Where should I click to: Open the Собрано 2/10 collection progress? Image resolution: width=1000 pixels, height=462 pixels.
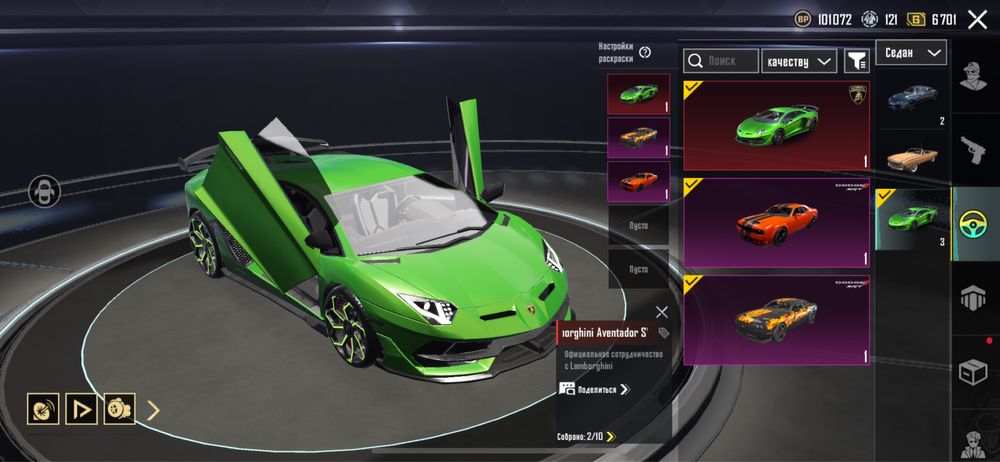pyautogui.click(x=586, y=436)
